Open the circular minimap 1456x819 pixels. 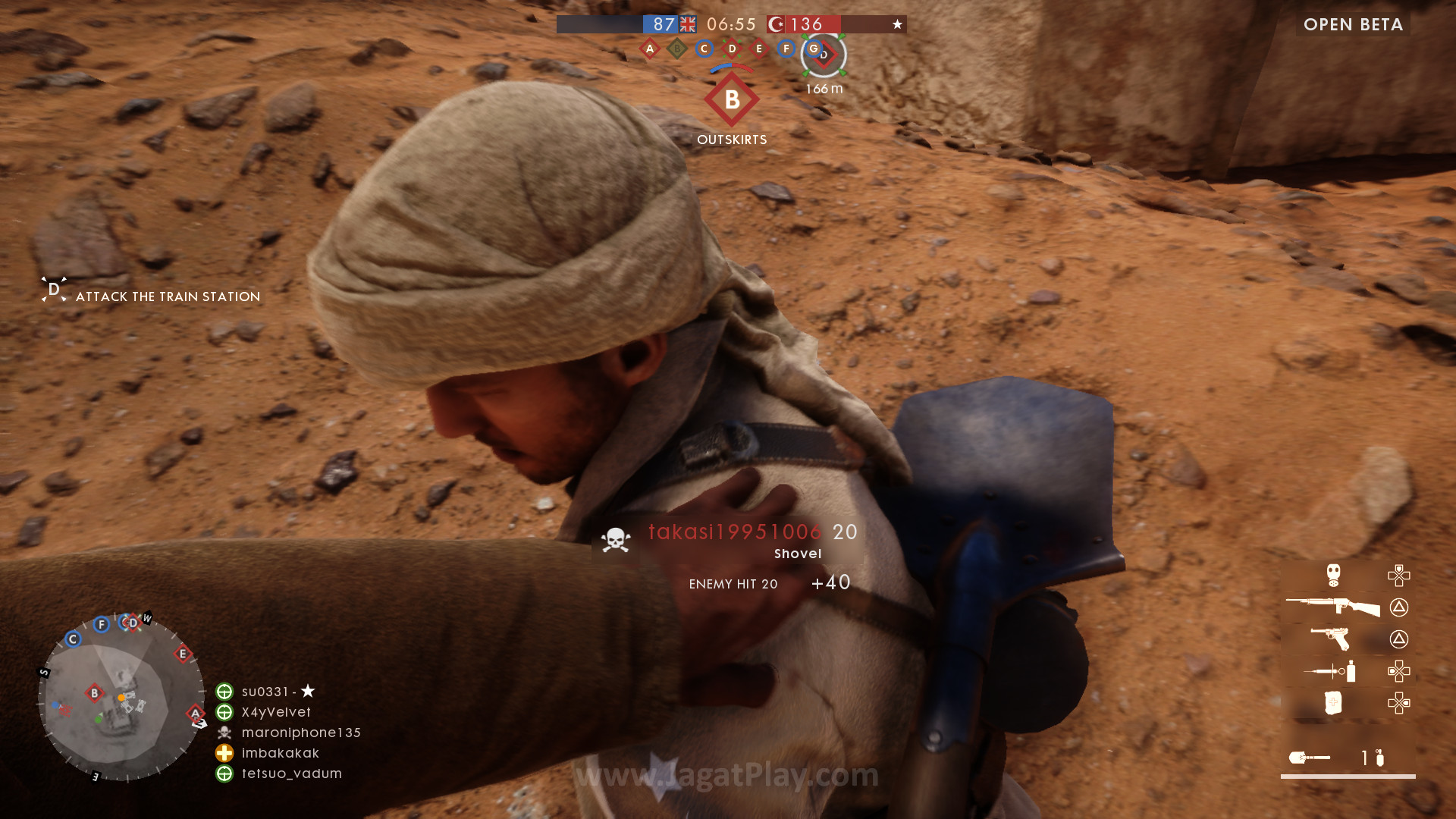click(121, 698)
